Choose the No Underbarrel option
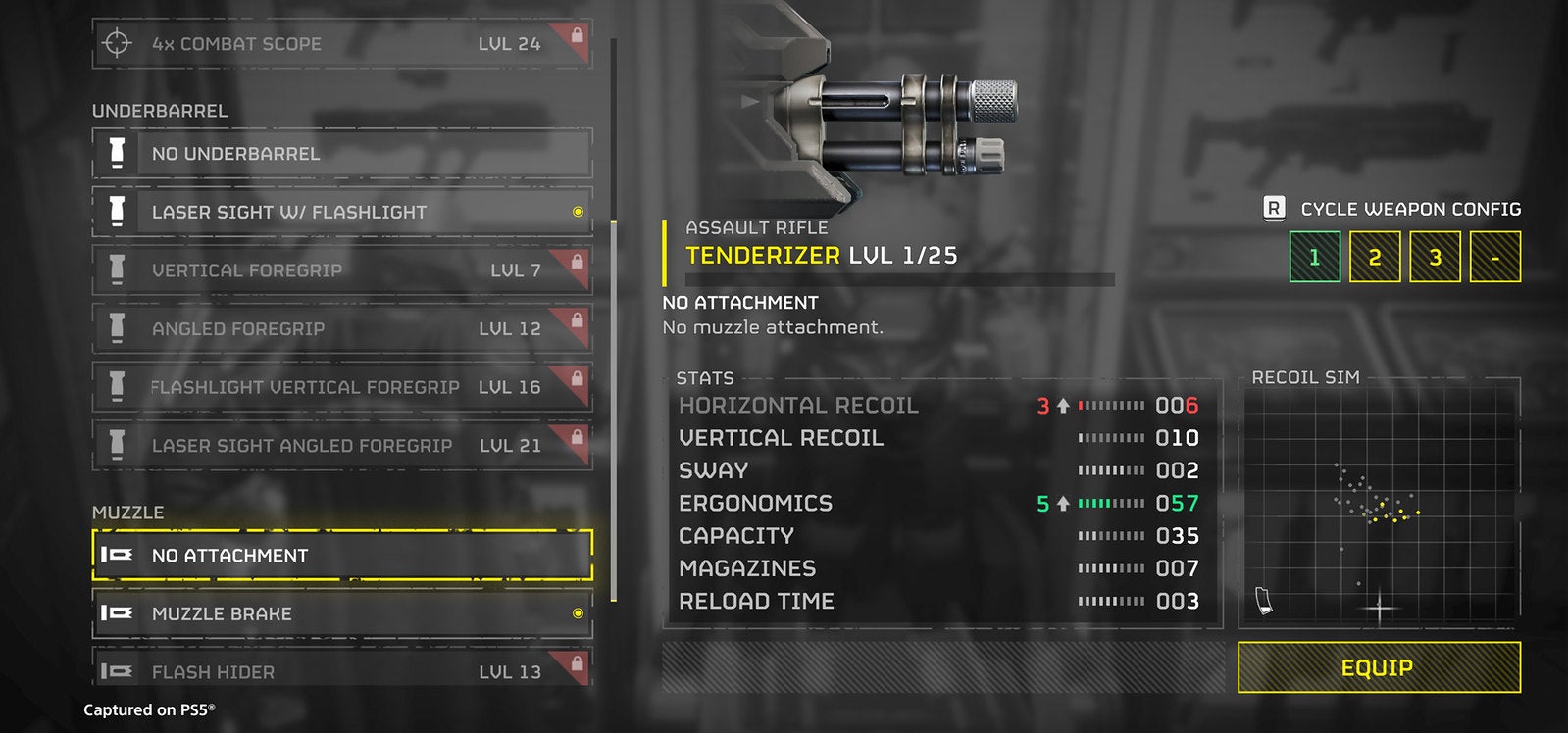 pos(341,154)
